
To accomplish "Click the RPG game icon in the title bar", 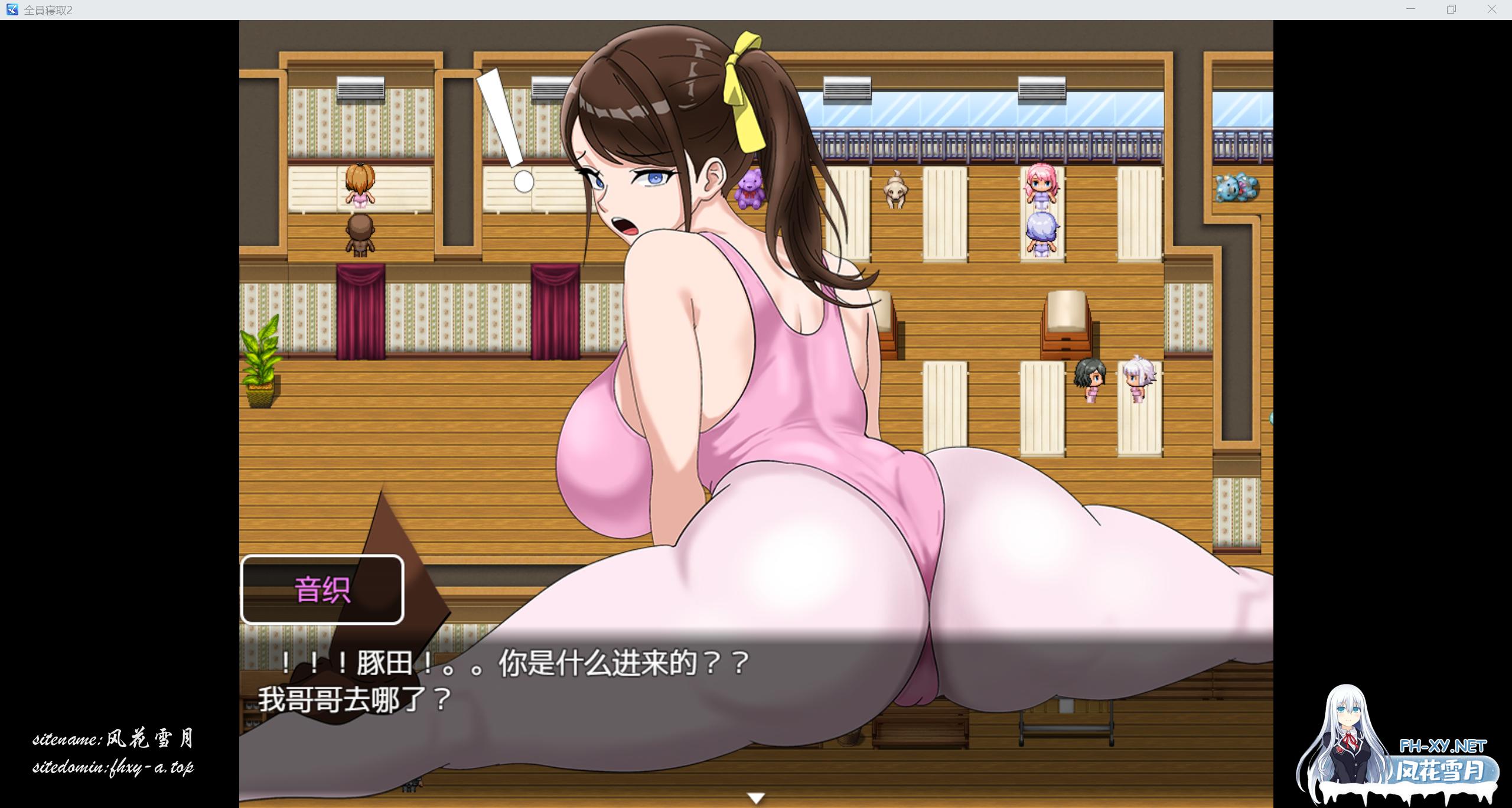I will point(12,9).
